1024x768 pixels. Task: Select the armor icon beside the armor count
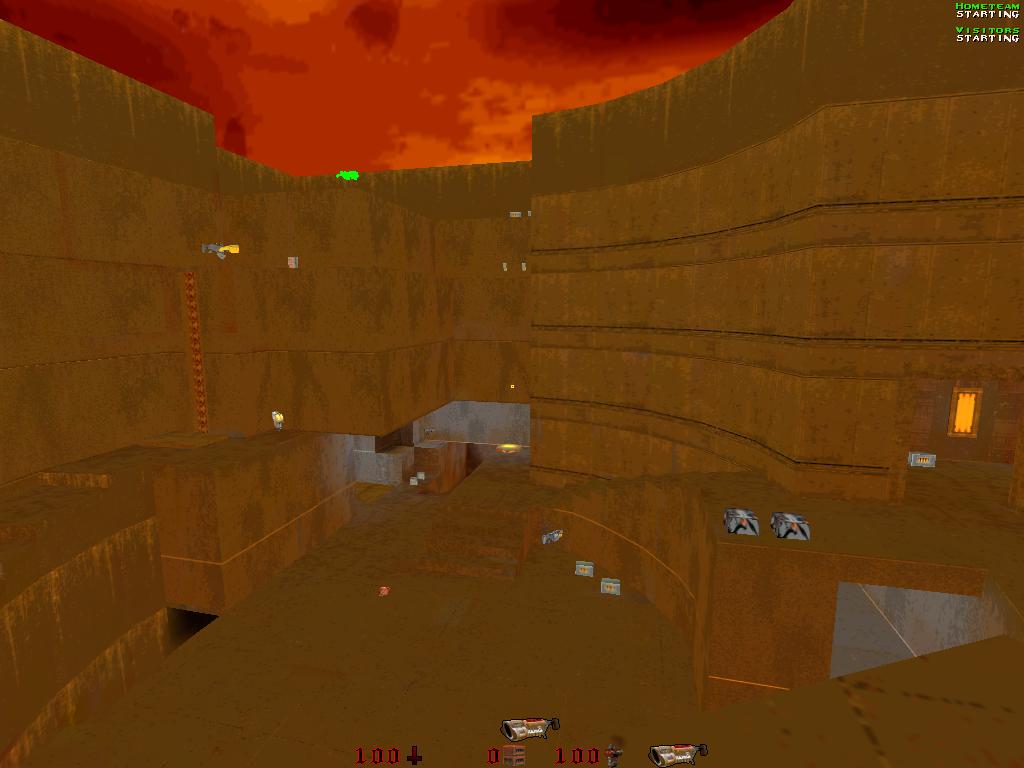[615, 752]
